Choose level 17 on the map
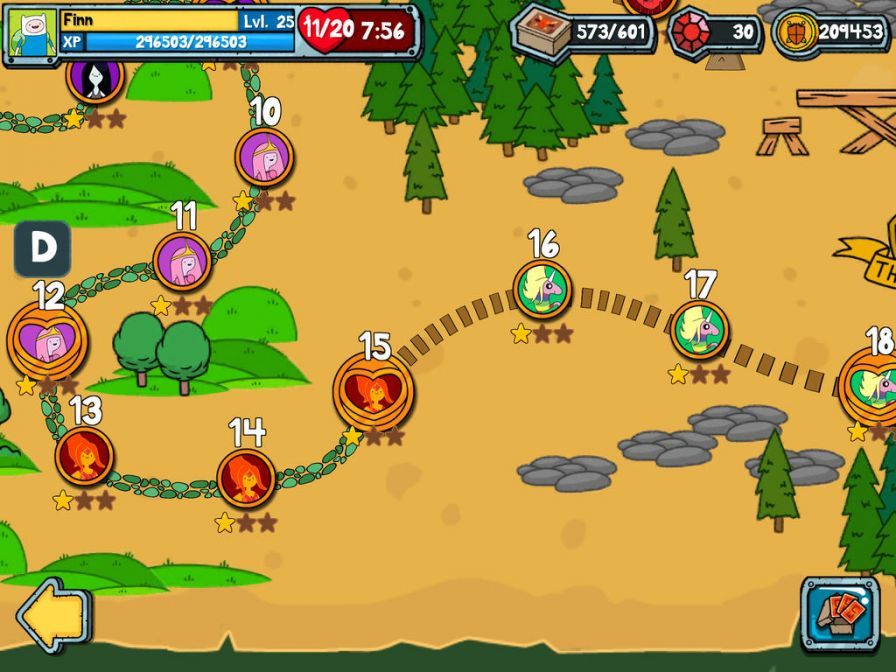 click(699, 330)
